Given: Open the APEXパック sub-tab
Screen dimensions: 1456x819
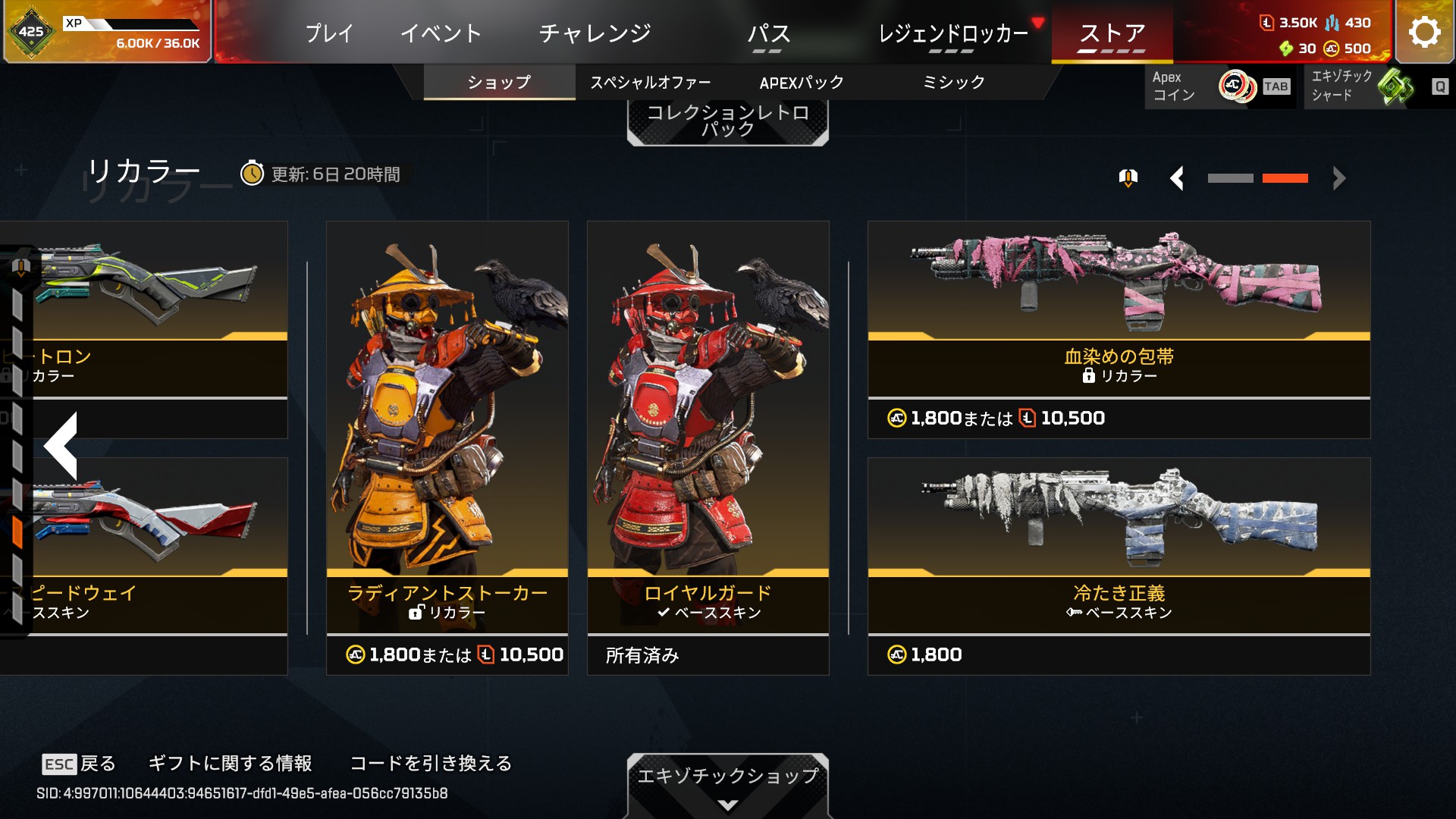Looking at the screenshot, I should click(802, 83).
